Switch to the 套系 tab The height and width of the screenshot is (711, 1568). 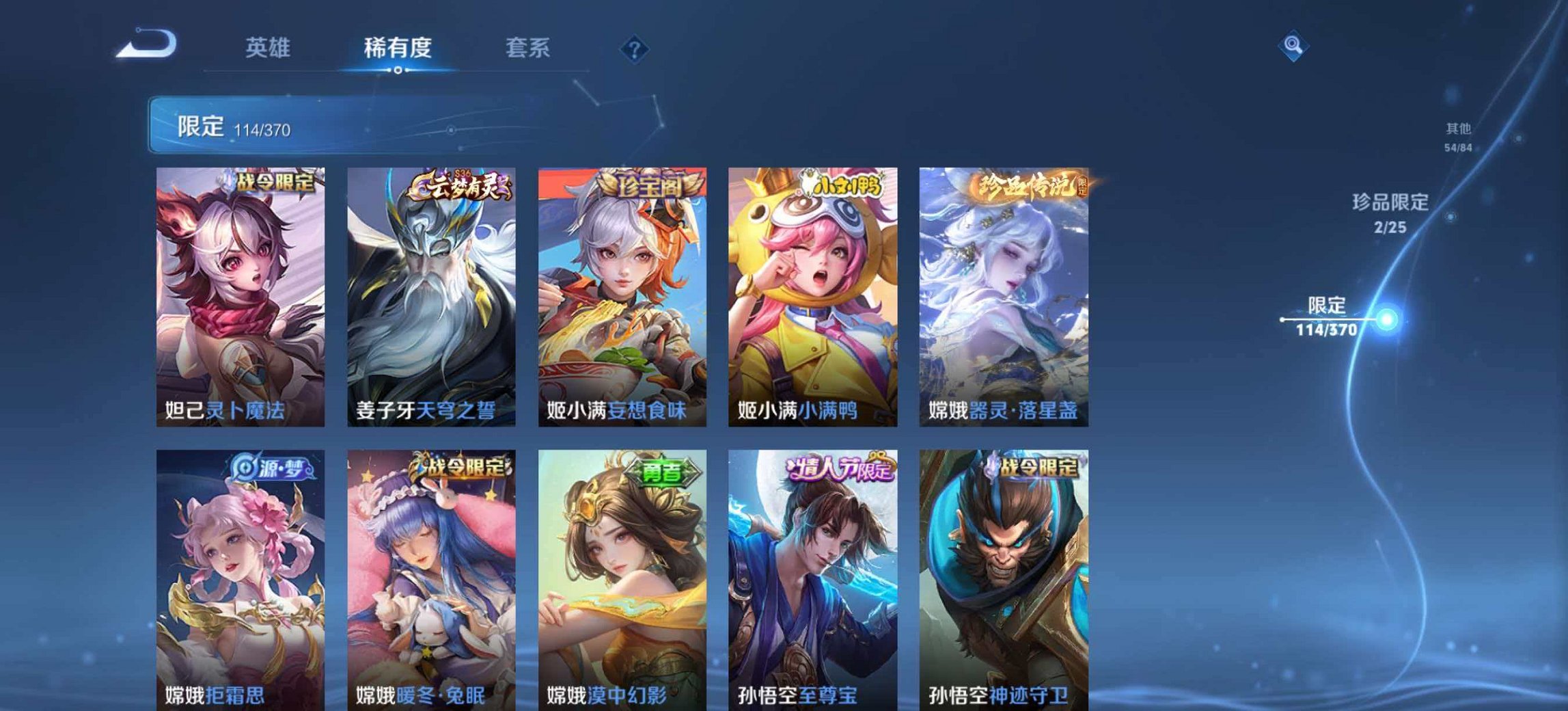click(528, 47)
